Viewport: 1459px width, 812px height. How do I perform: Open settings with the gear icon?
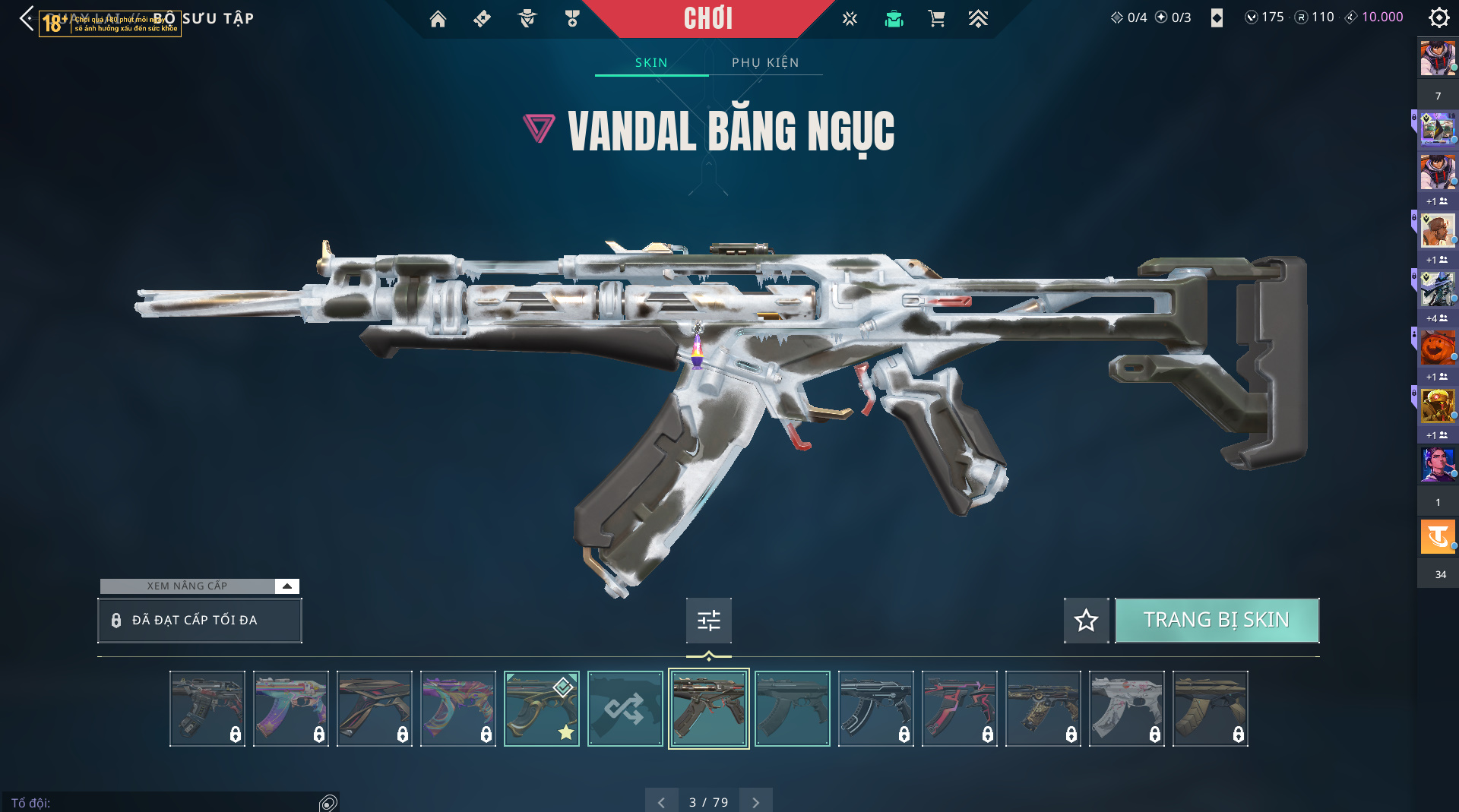point(1438,17)
